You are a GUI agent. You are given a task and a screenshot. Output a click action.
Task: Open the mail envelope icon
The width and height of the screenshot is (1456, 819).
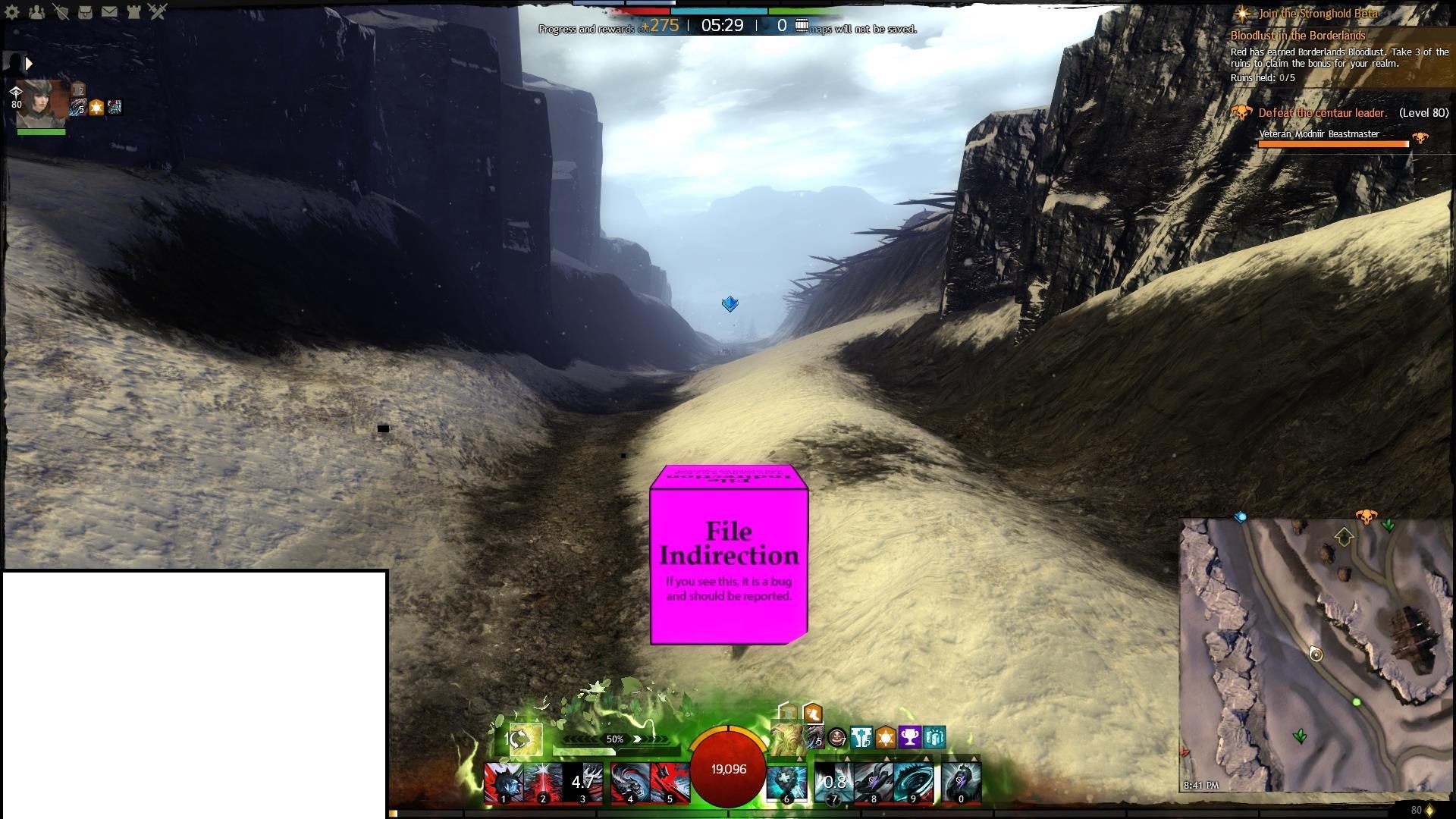point(109,11)
